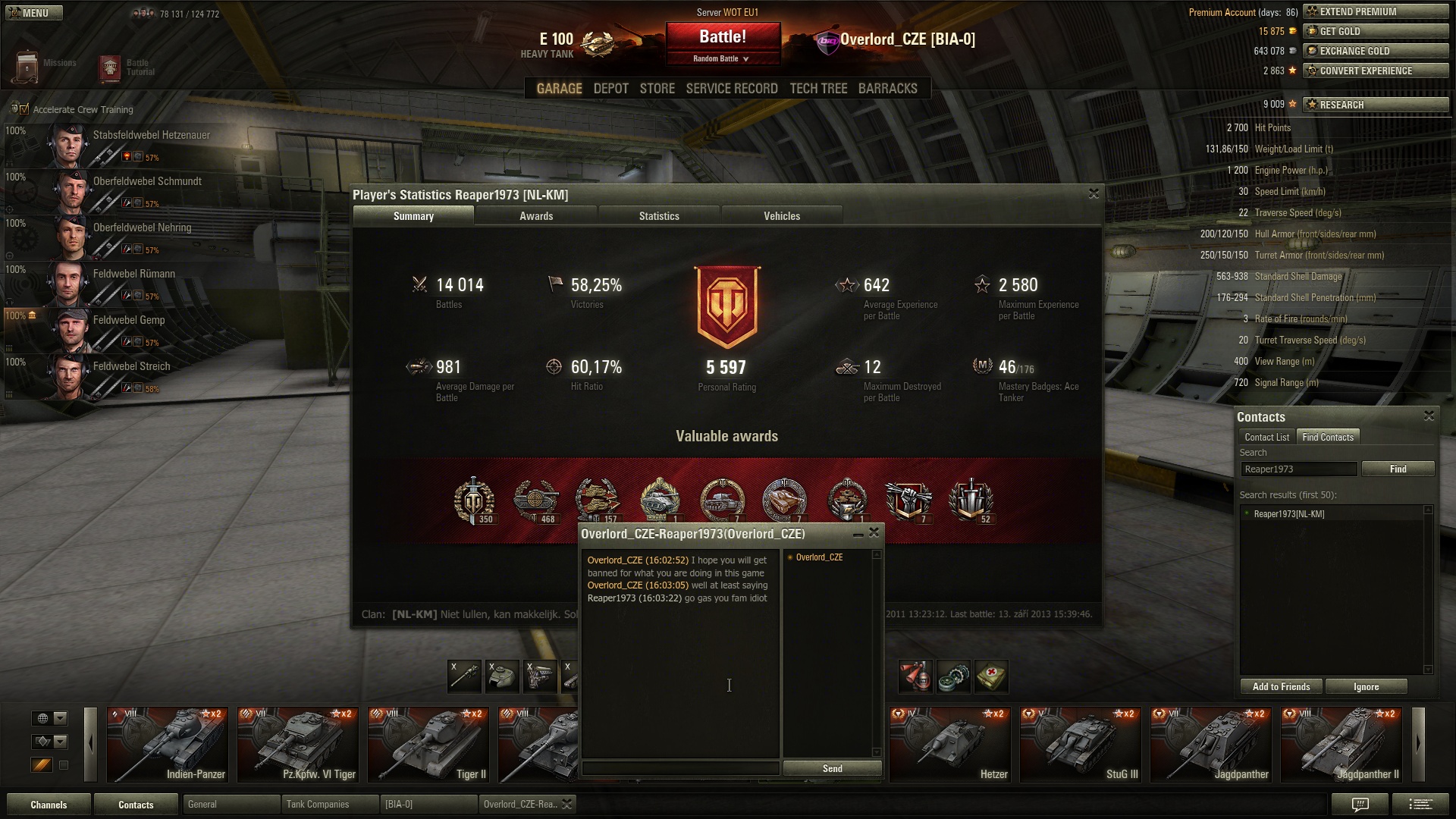View the Vehicles tab in player statistics
The height and width of the screenshot is (819, 1456).
point(782,216)
